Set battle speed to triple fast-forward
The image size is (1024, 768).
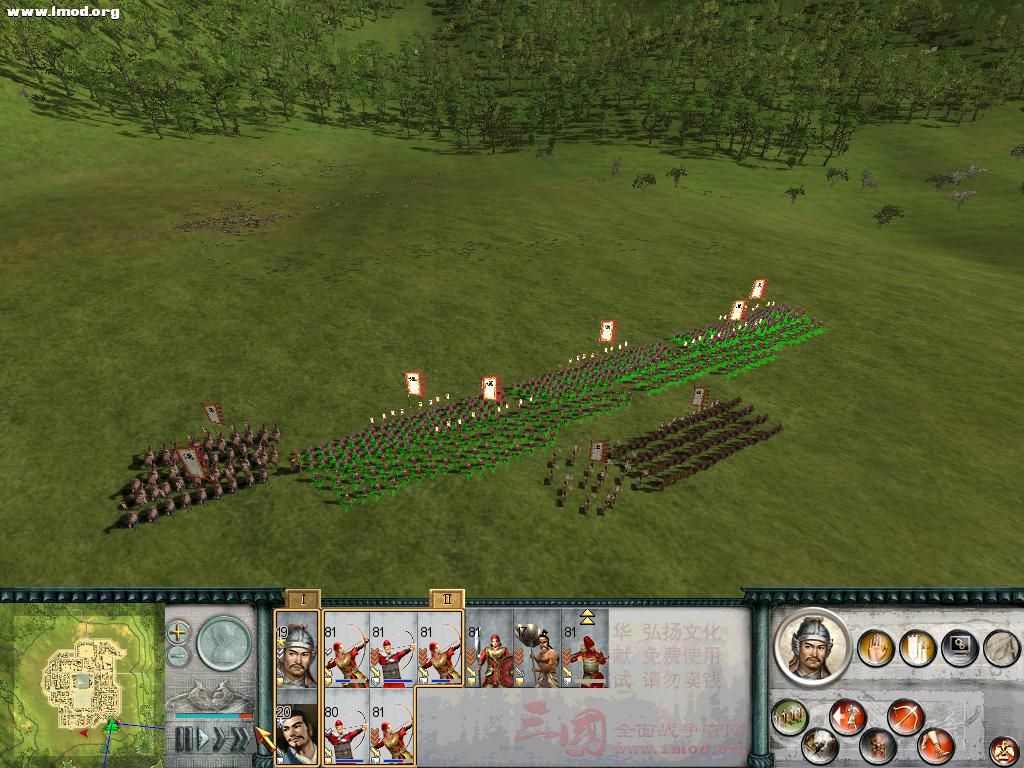pos(241,739)
